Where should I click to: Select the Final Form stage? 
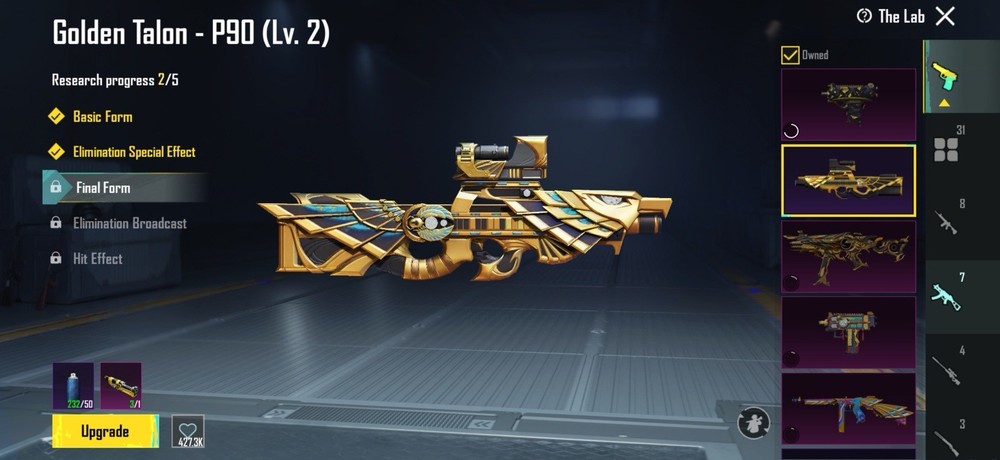point(103,187)
